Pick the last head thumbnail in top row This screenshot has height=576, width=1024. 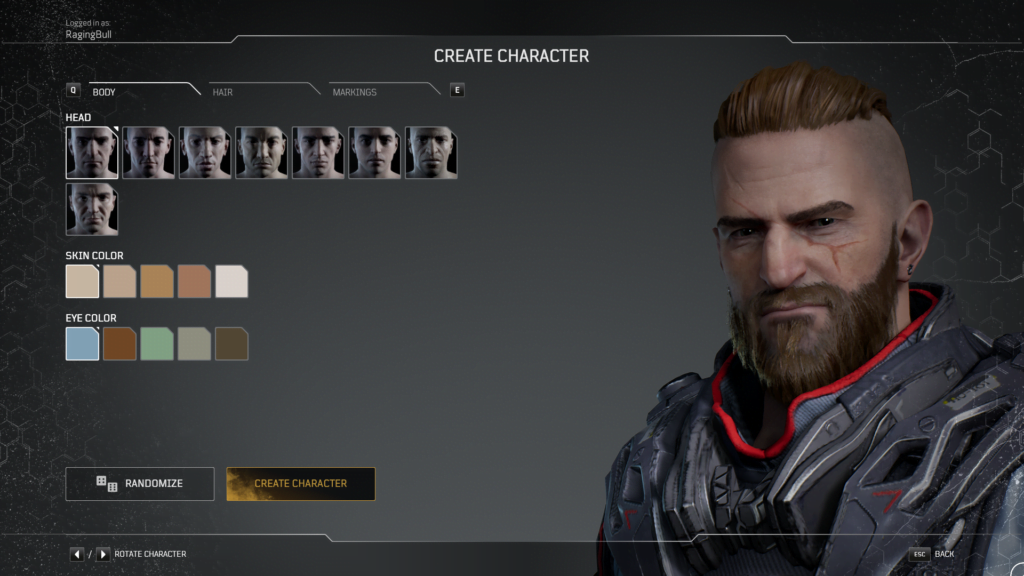coord(431,153)
